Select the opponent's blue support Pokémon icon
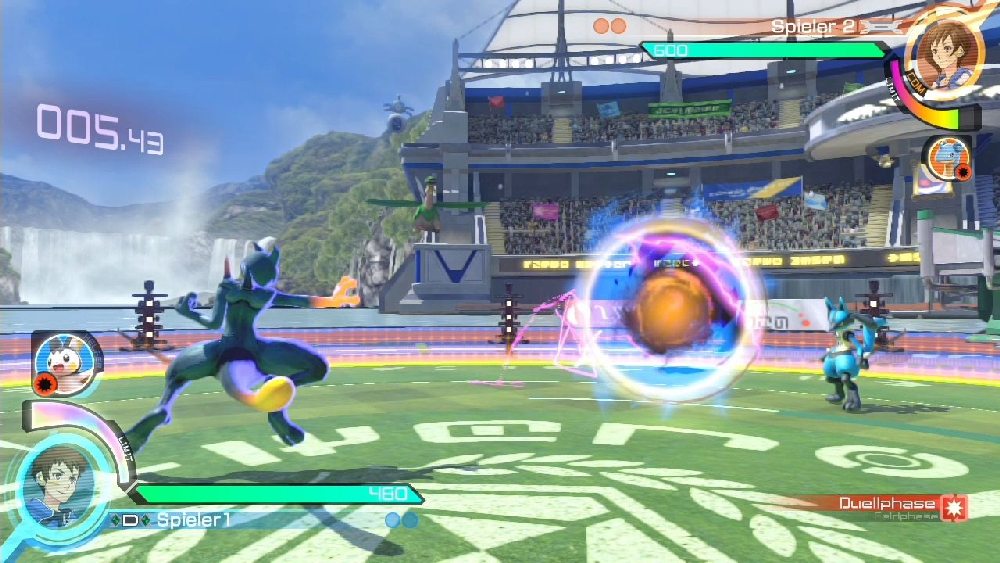 pos(946,158)
